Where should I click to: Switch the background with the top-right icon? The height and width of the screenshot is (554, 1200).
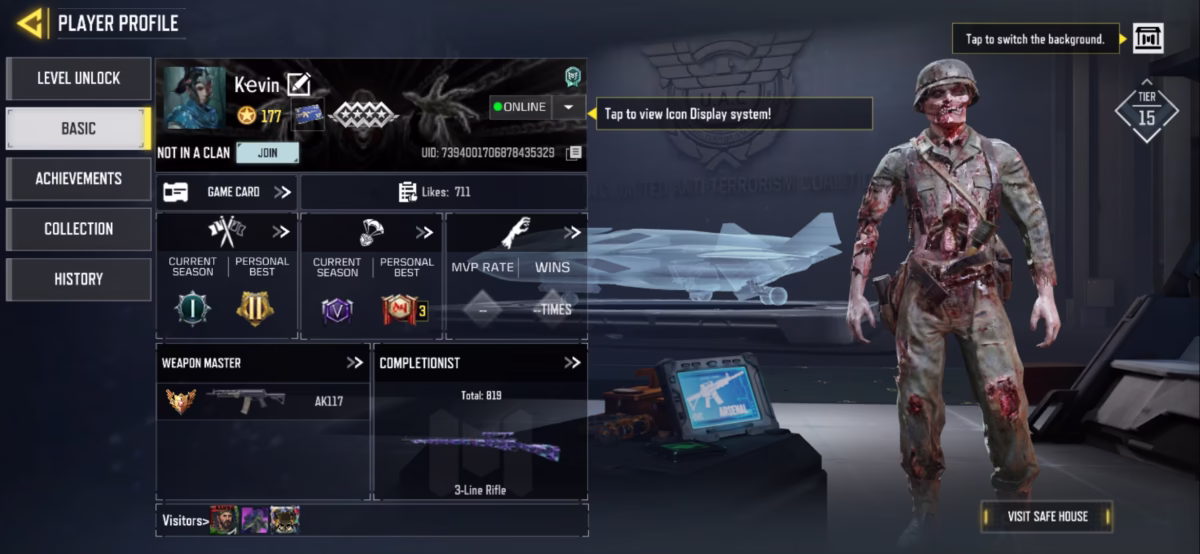point(1147,39)
